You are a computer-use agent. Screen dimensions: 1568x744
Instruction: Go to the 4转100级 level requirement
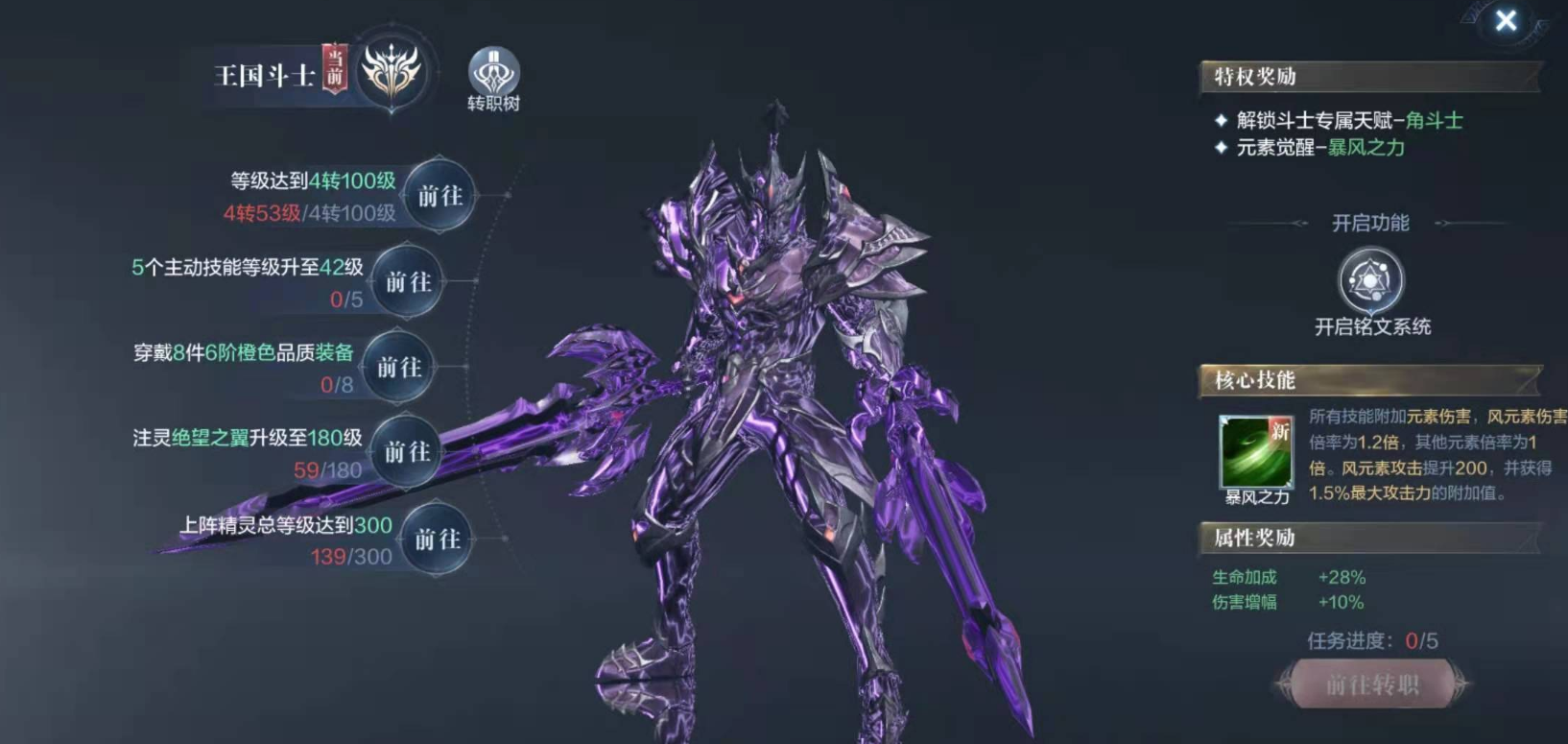click(440, 196)
